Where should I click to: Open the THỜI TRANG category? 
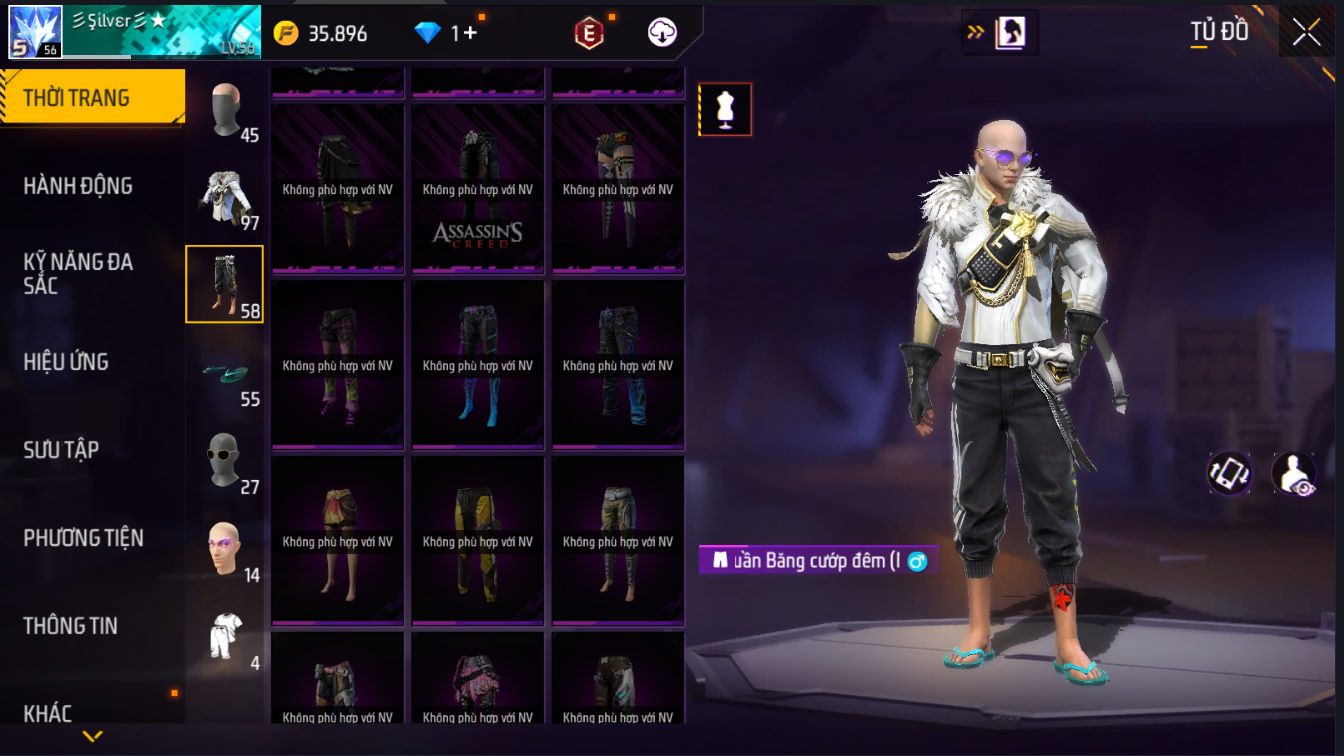coord(92,98)
